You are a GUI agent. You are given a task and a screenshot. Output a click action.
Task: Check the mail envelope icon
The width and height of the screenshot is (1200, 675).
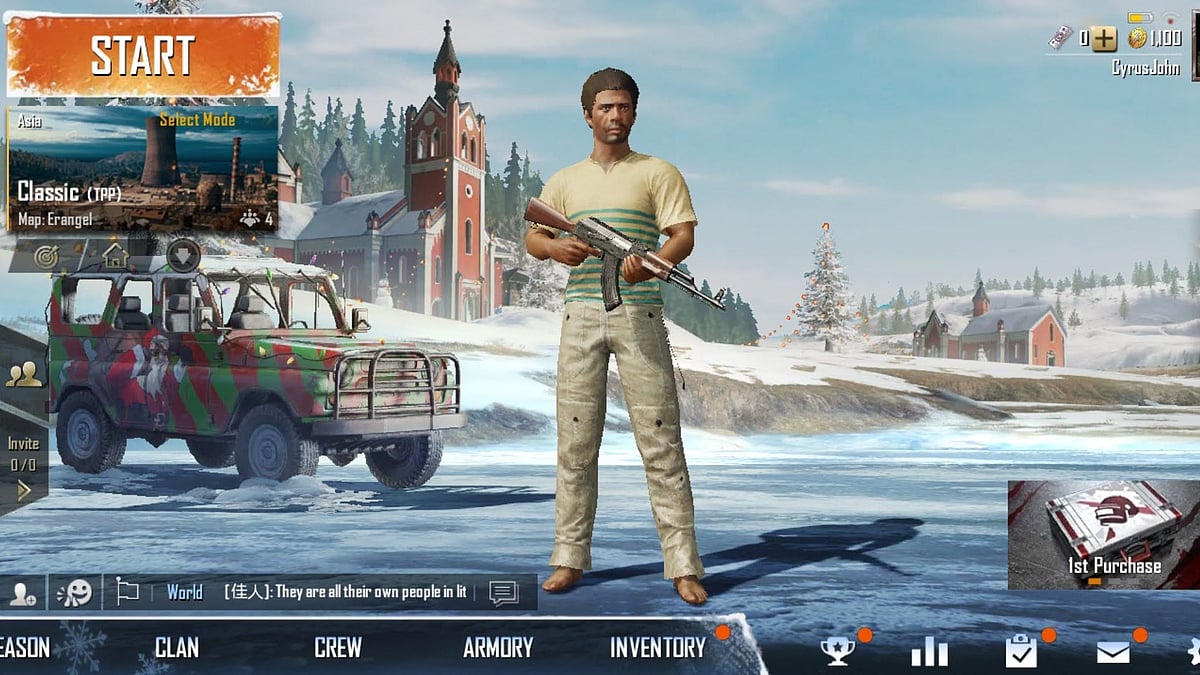[1113, 652]
